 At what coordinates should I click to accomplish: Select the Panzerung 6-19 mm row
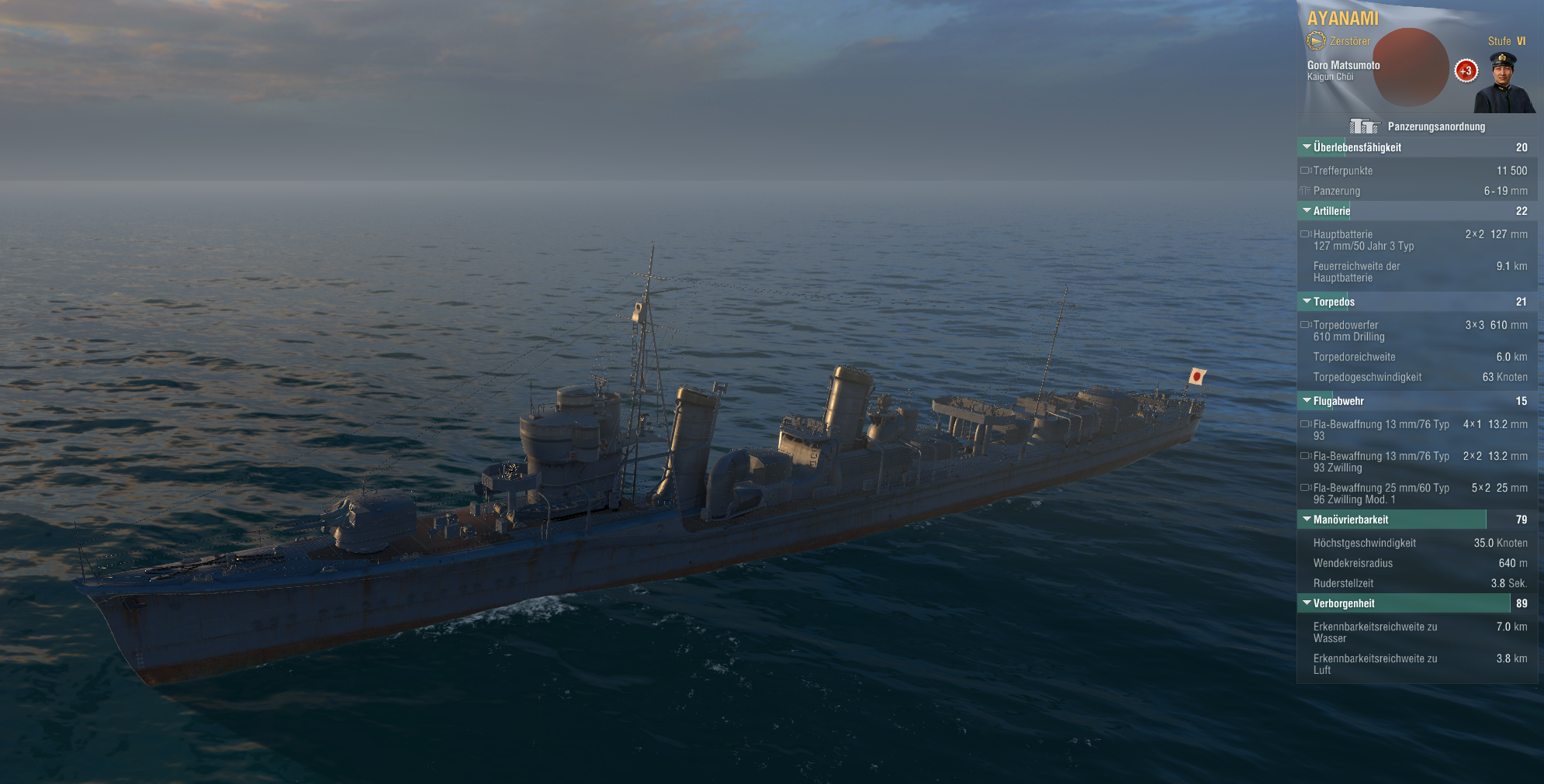[1417, 191]
